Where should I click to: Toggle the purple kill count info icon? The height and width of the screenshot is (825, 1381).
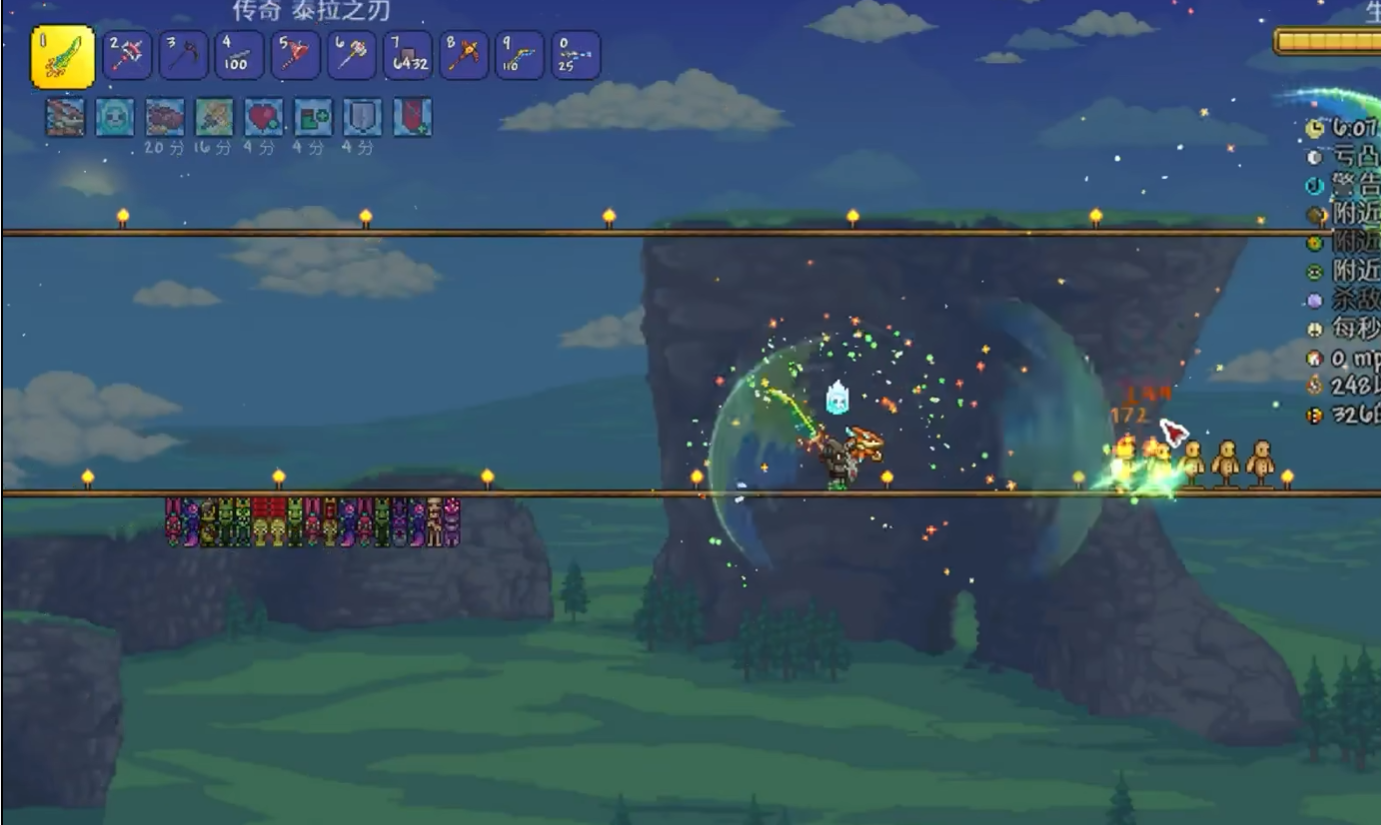[1315, 300]
